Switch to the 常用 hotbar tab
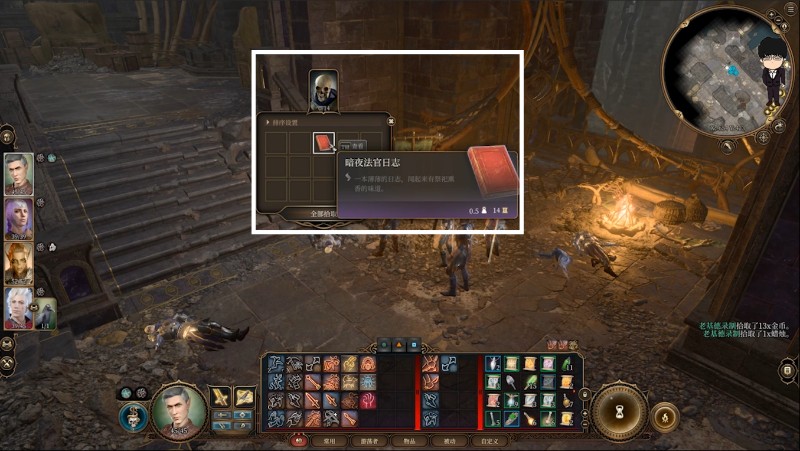 pyautogui.click(x=329, y=441)
